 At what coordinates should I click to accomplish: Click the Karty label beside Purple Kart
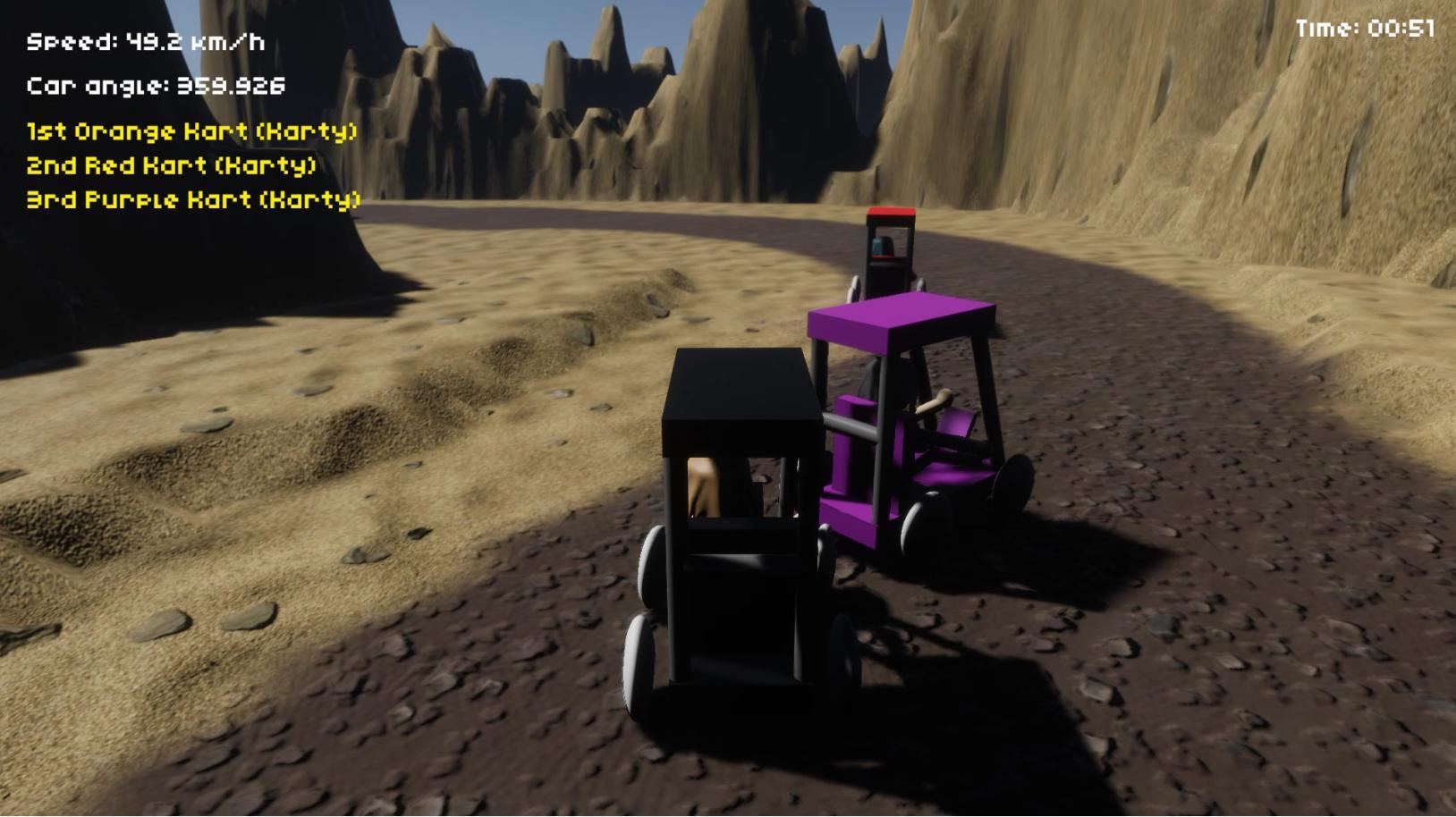(316, 200)
